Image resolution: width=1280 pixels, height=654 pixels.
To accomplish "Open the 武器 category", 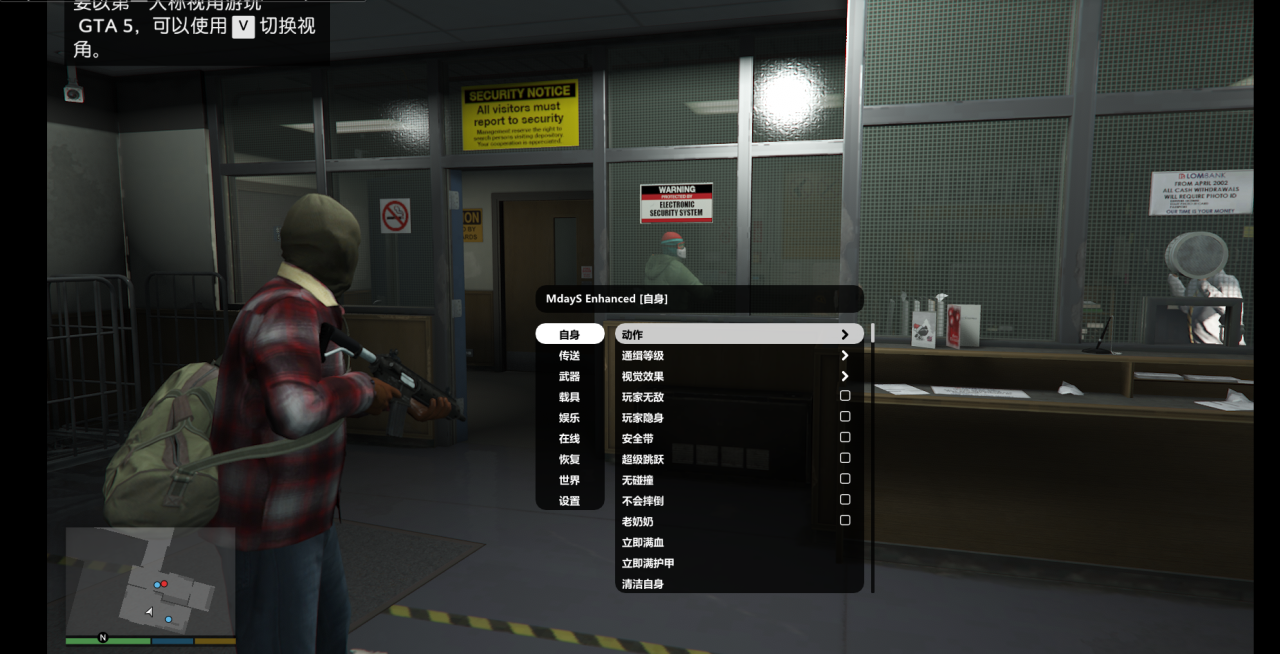I will [569, 376].
